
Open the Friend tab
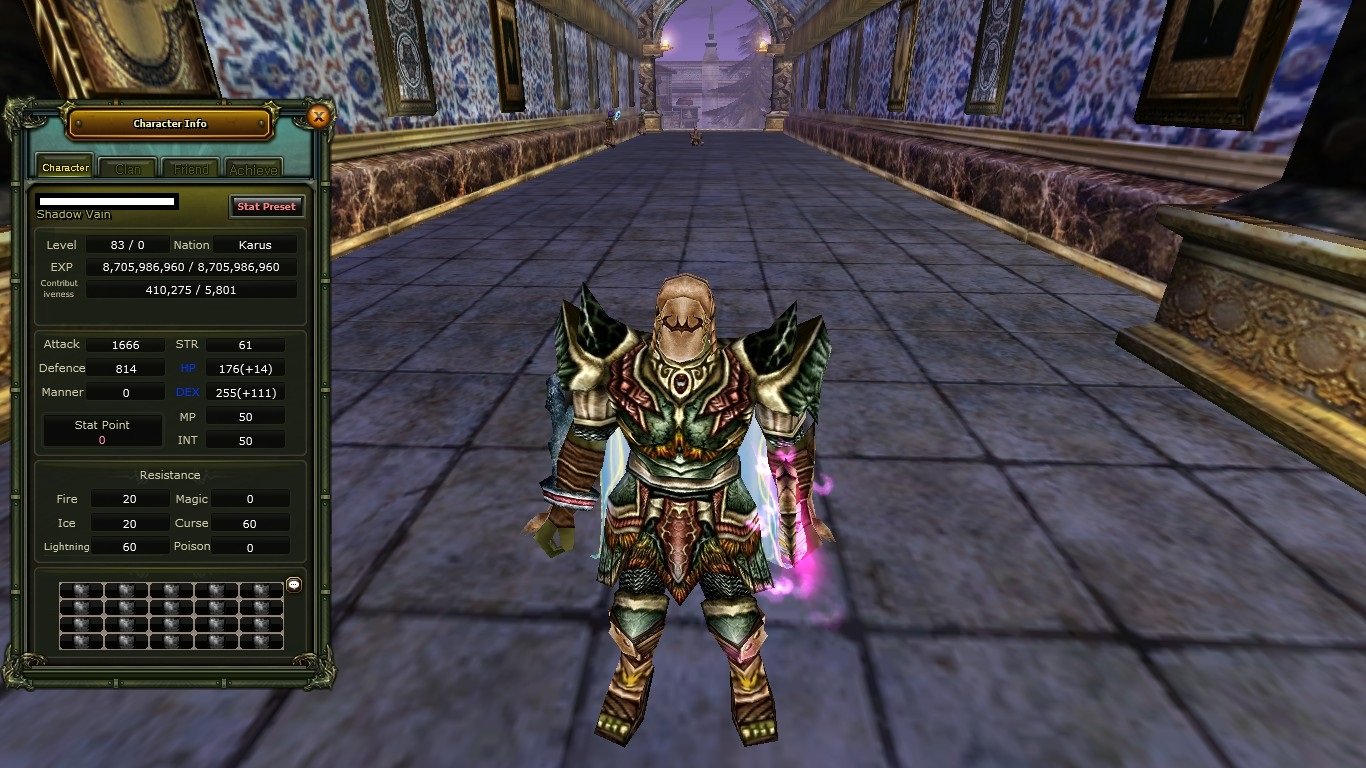(x=190, y=168)
